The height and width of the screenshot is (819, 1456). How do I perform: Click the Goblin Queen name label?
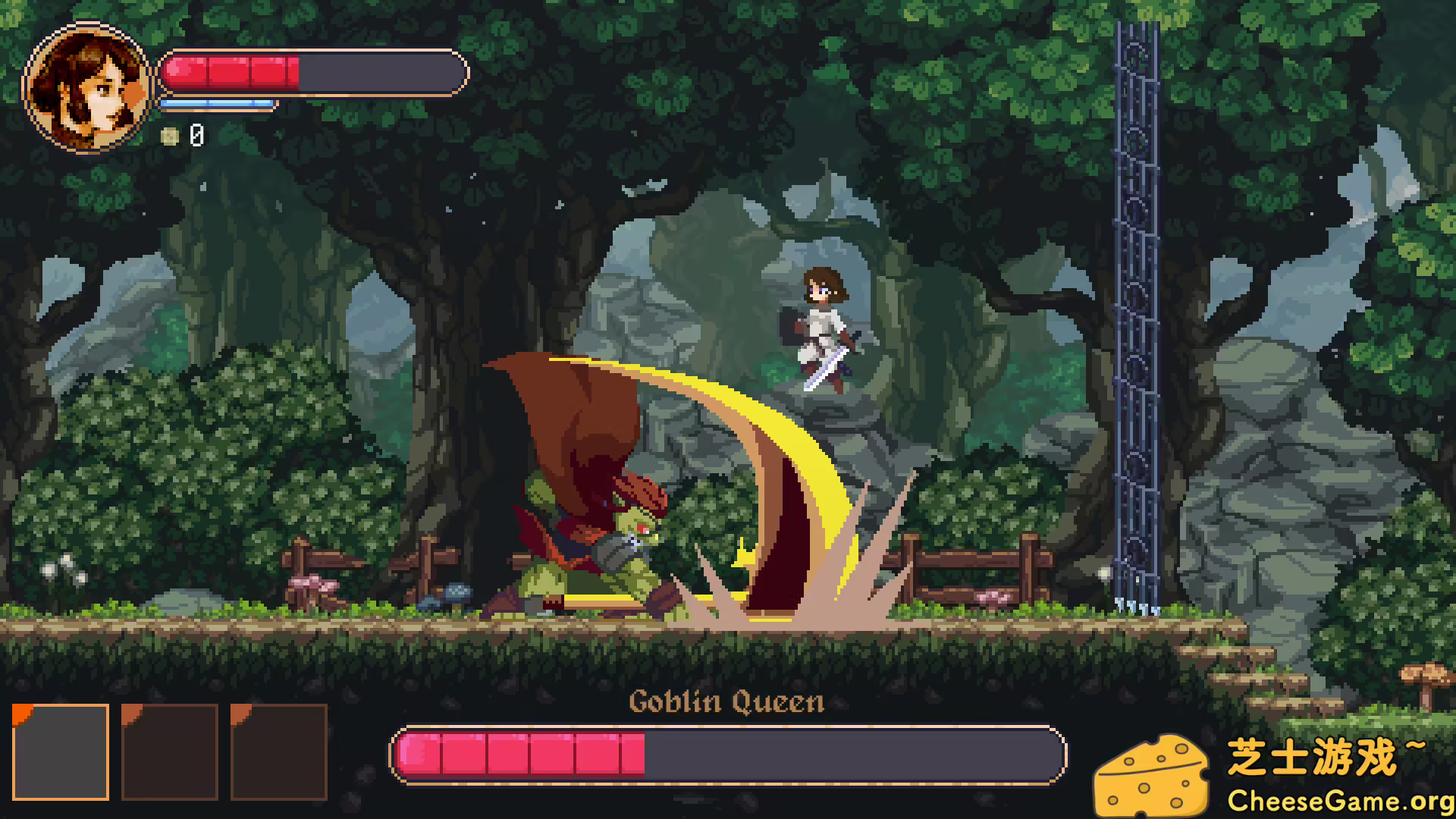(x=728, y=703)
